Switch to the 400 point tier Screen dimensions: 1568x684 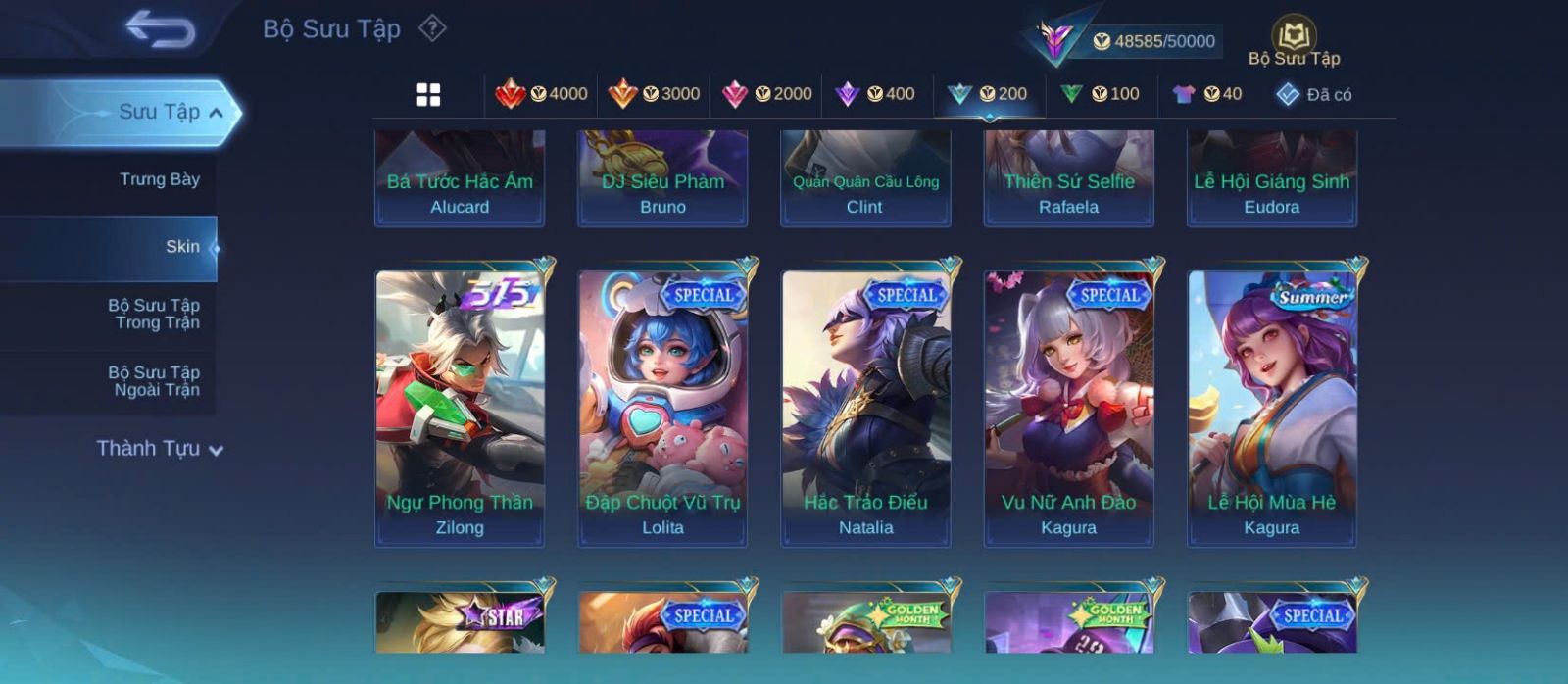(x=874, y=94)
